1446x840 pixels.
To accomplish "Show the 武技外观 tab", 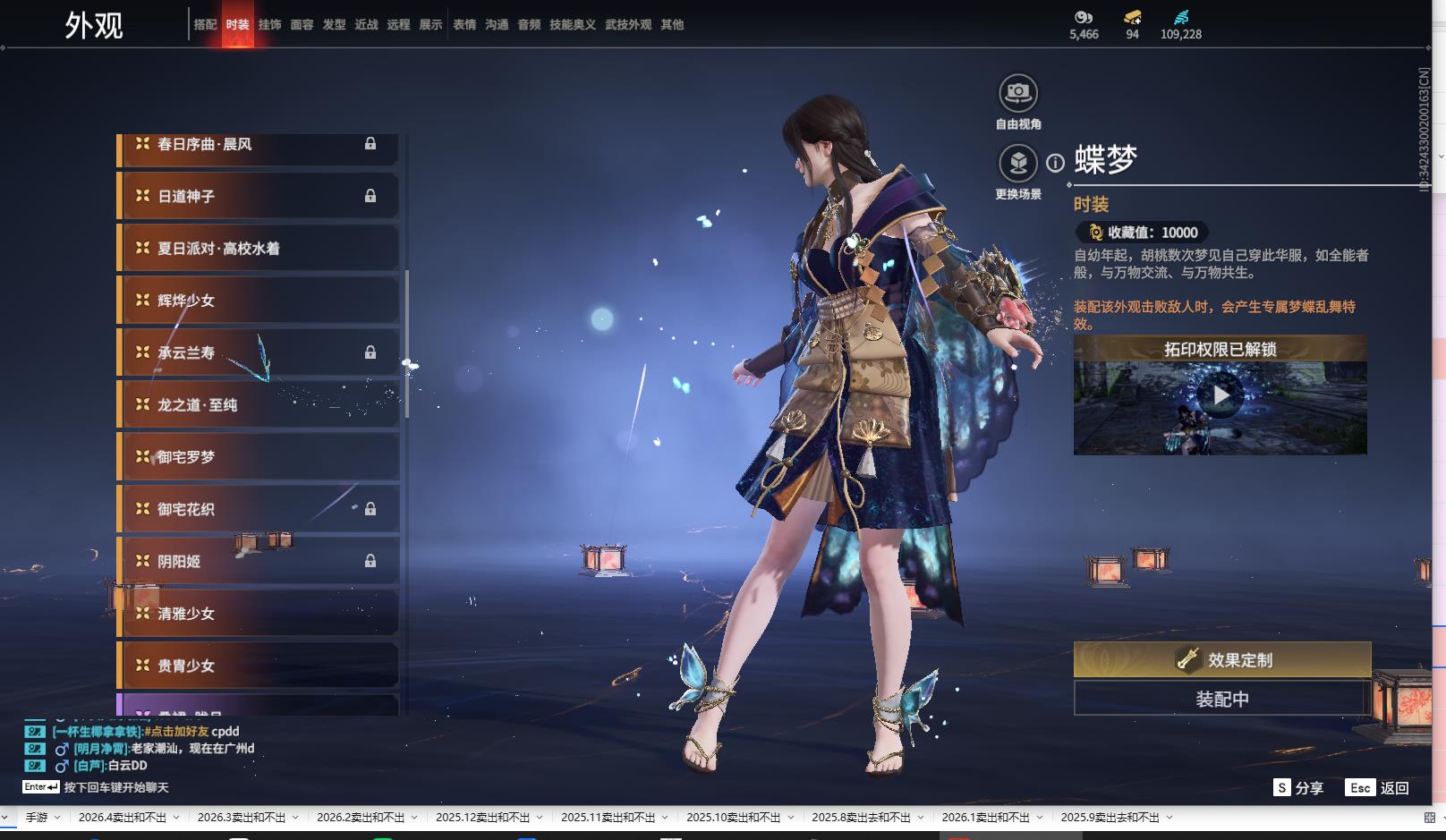I will tap(627, 25).
